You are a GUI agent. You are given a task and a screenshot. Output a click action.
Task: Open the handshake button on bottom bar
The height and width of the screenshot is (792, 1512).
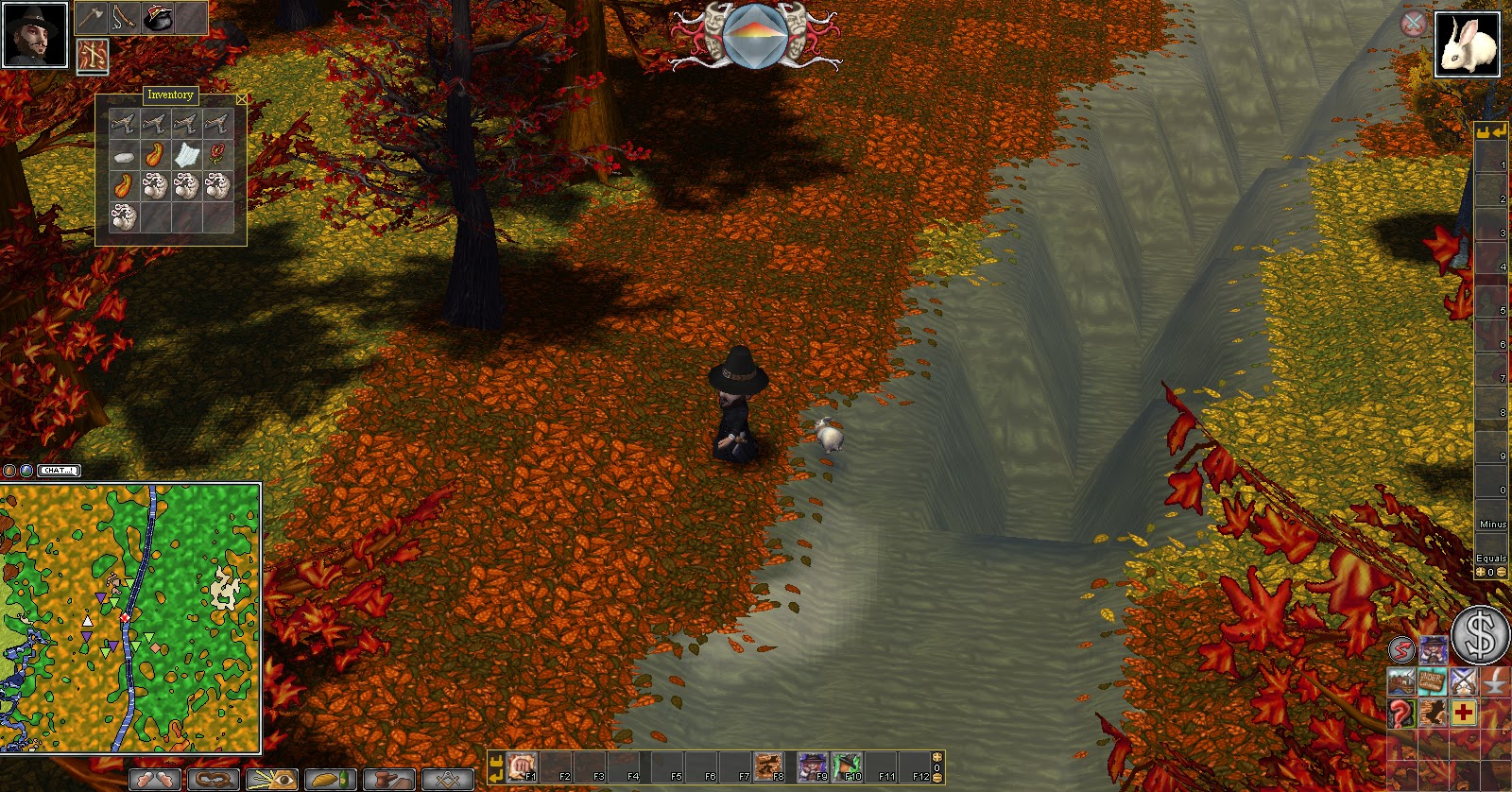(x=154, y=780)
